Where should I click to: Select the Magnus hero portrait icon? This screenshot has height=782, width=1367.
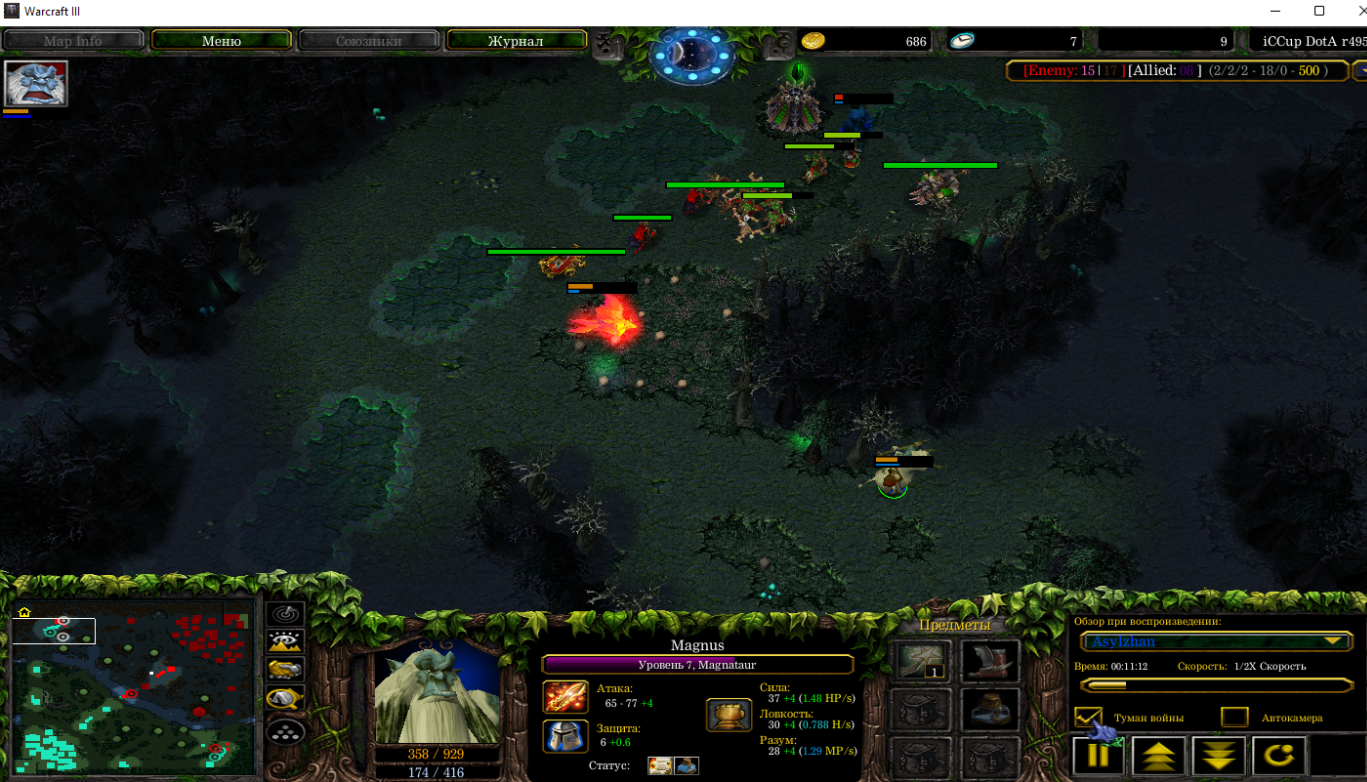[36, 83]
